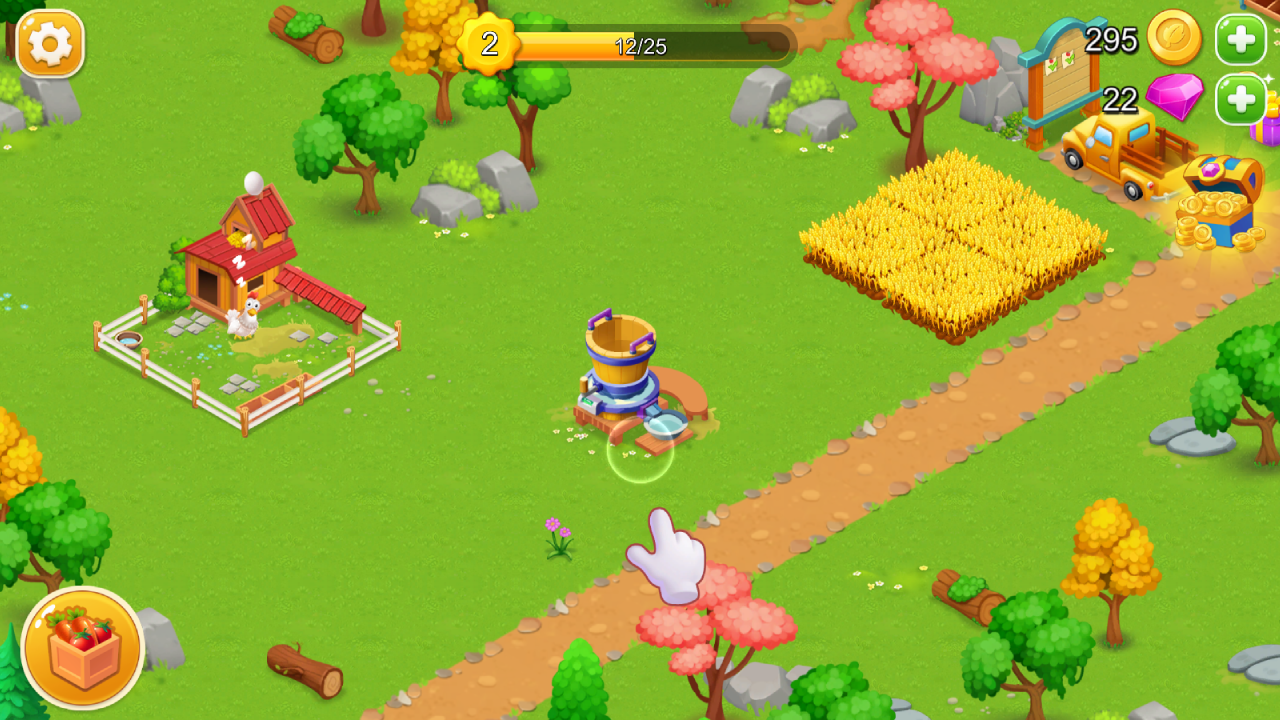Buy gems with the green plus button
Image resolution: width=1280 pixels, height=720 pixels.
(x=1240, y=99)
